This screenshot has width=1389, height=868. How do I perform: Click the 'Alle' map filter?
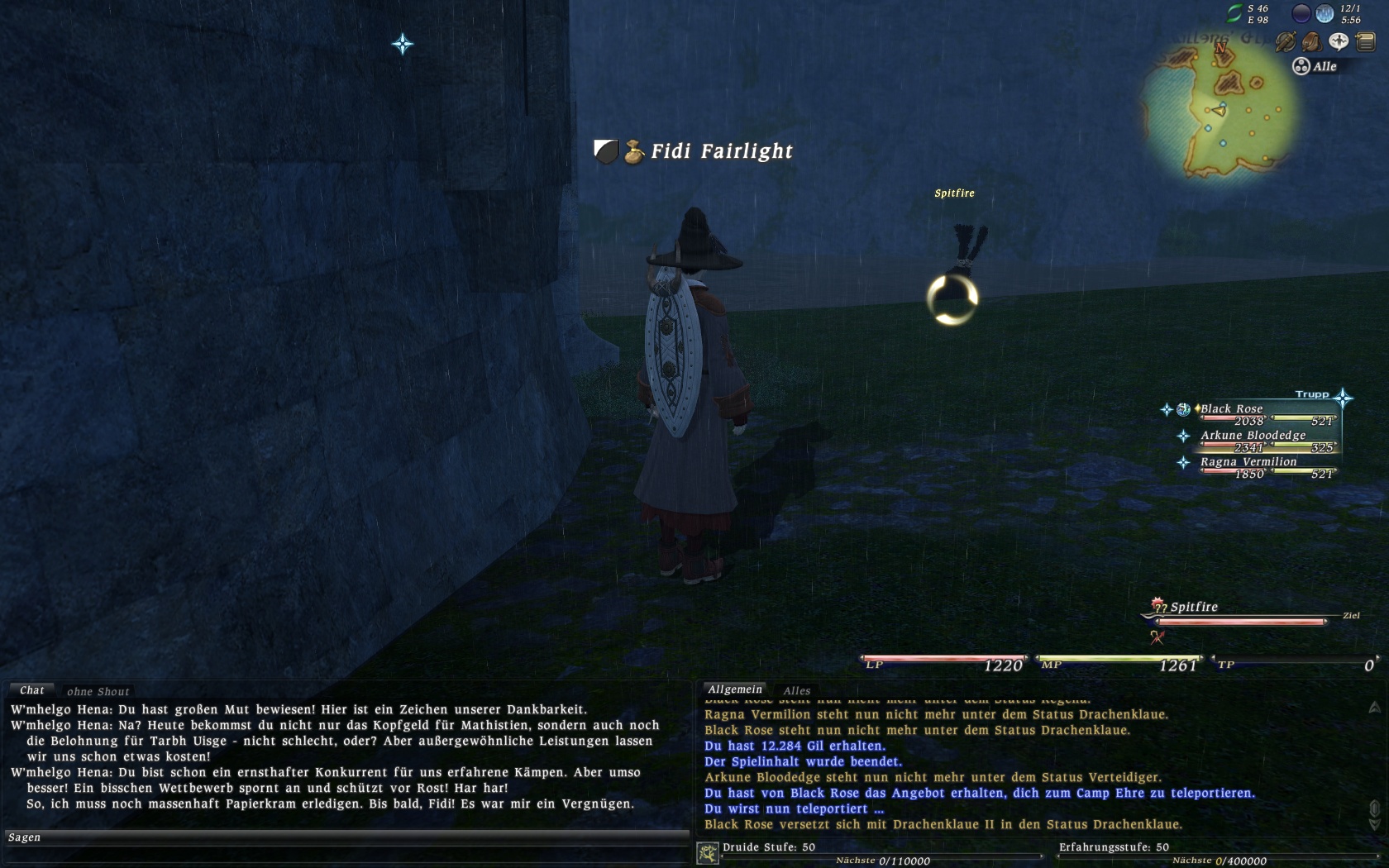(1315, 66)
